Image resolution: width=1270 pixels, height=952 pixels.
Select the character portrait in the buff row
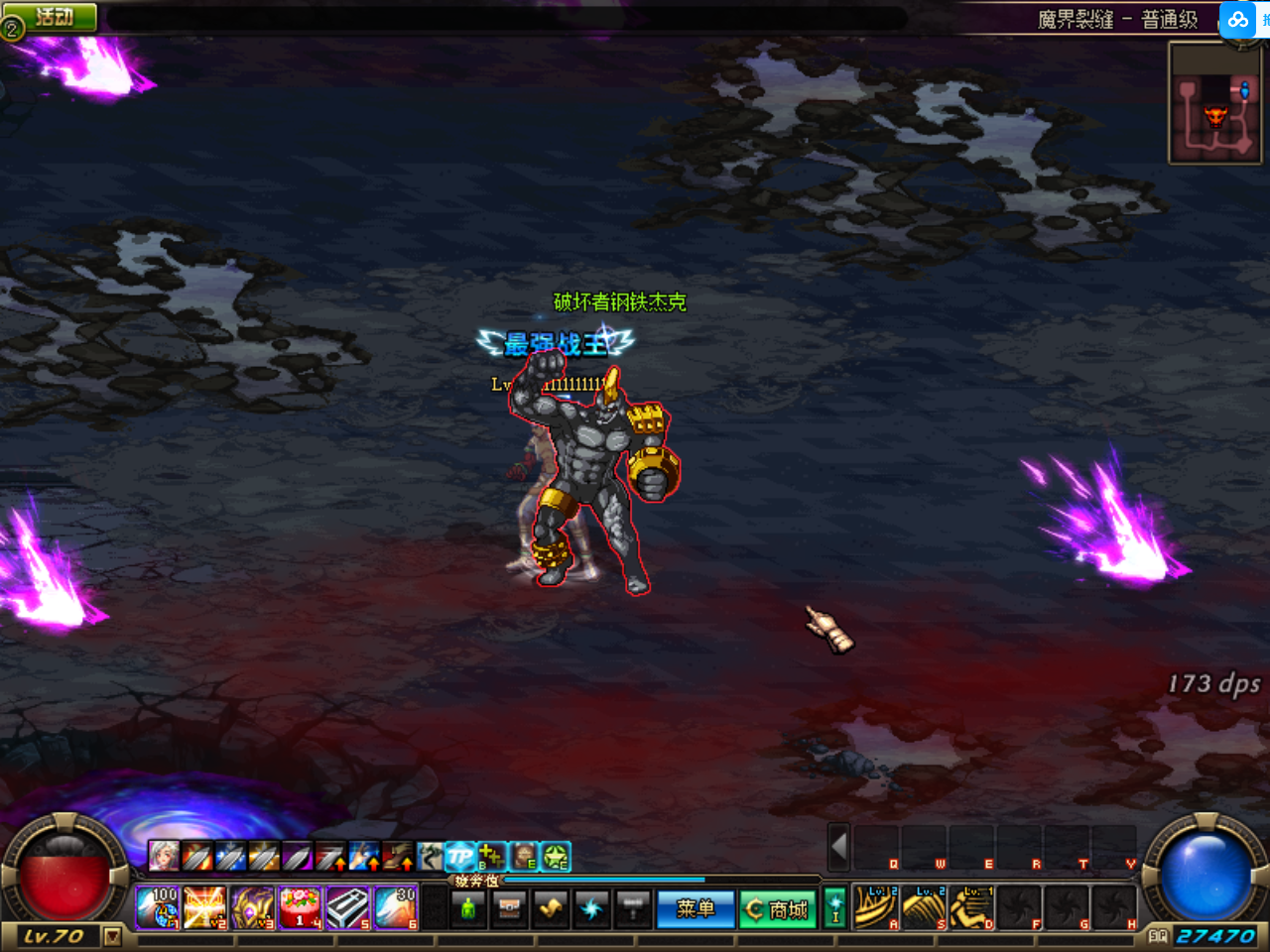162,856
